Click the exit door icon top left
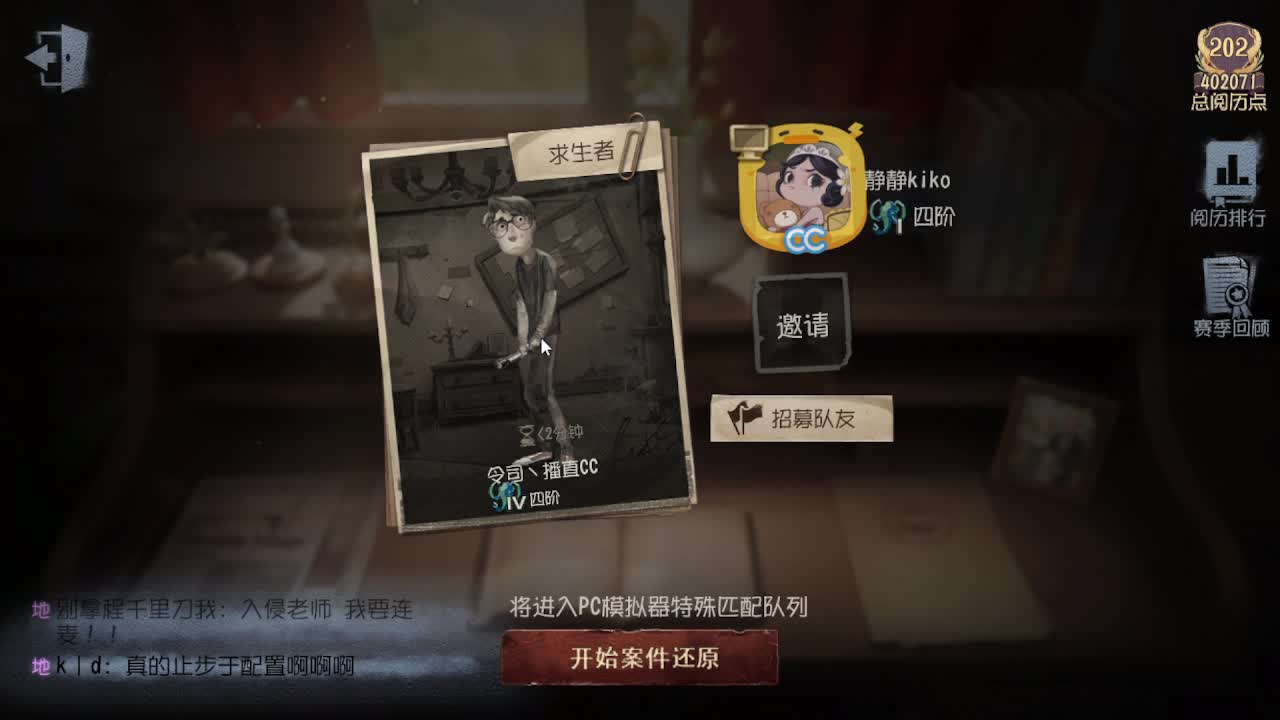Screen dimensions: 1280x720 tap(57, 57)
